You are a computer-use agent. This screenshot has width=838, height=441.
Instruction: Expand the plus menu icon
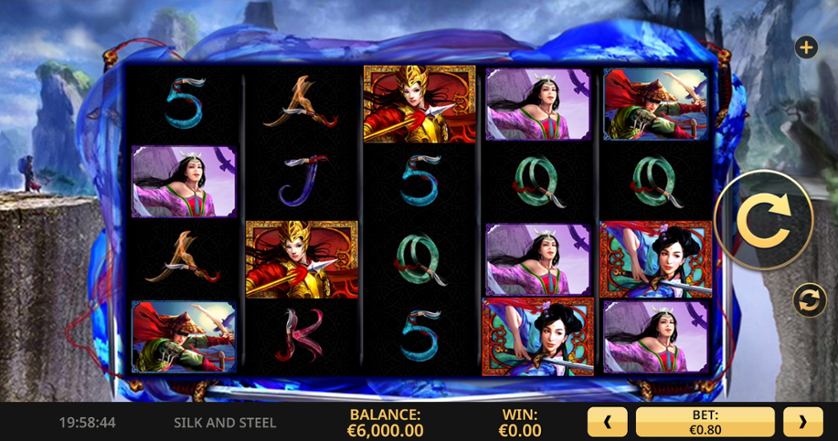[x=805, y=47]
